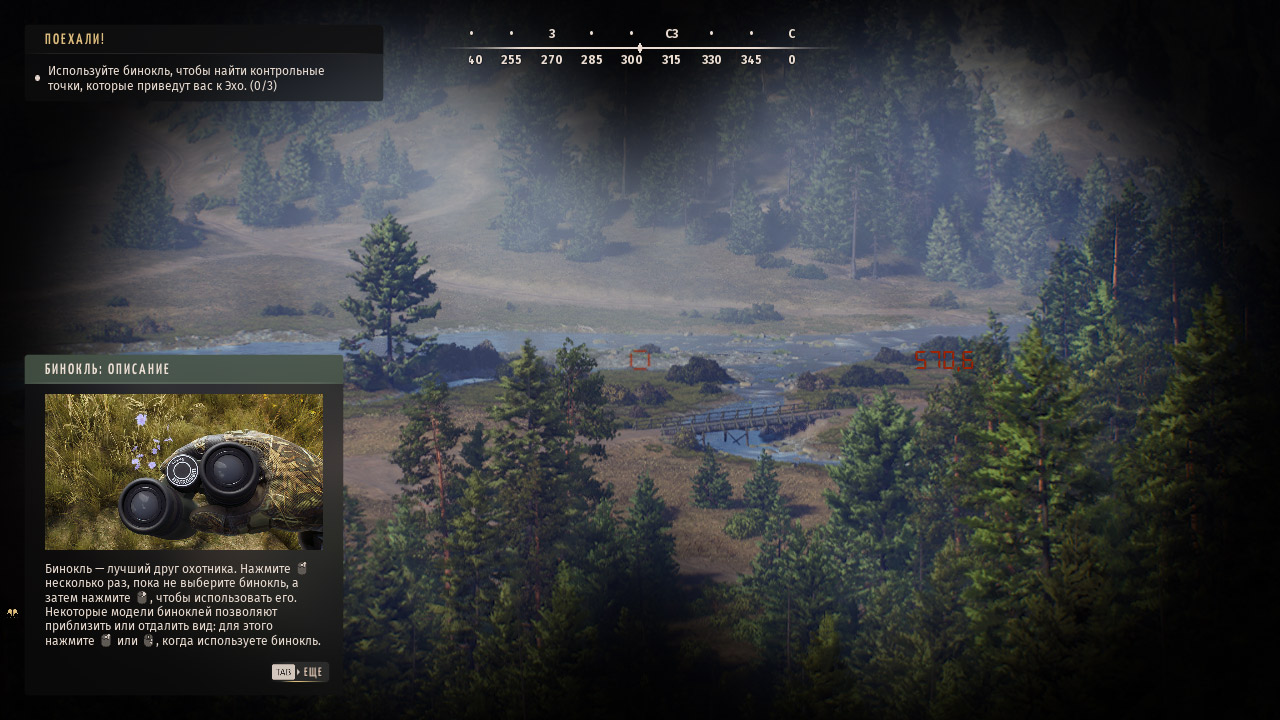Show more via the ЕЩЕ button

(300, 672)
